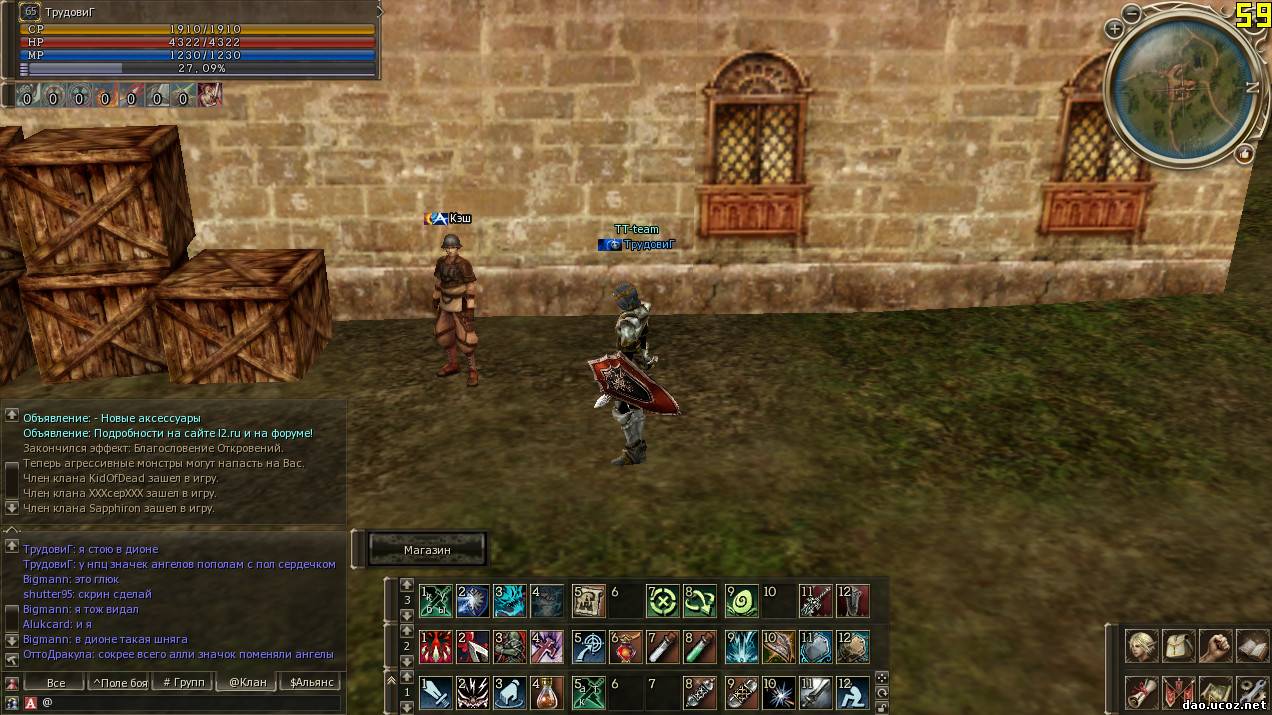This screenshot has width=1272, height=715.
Task: Switch to the Все chat tab
Action: (56, 683)
